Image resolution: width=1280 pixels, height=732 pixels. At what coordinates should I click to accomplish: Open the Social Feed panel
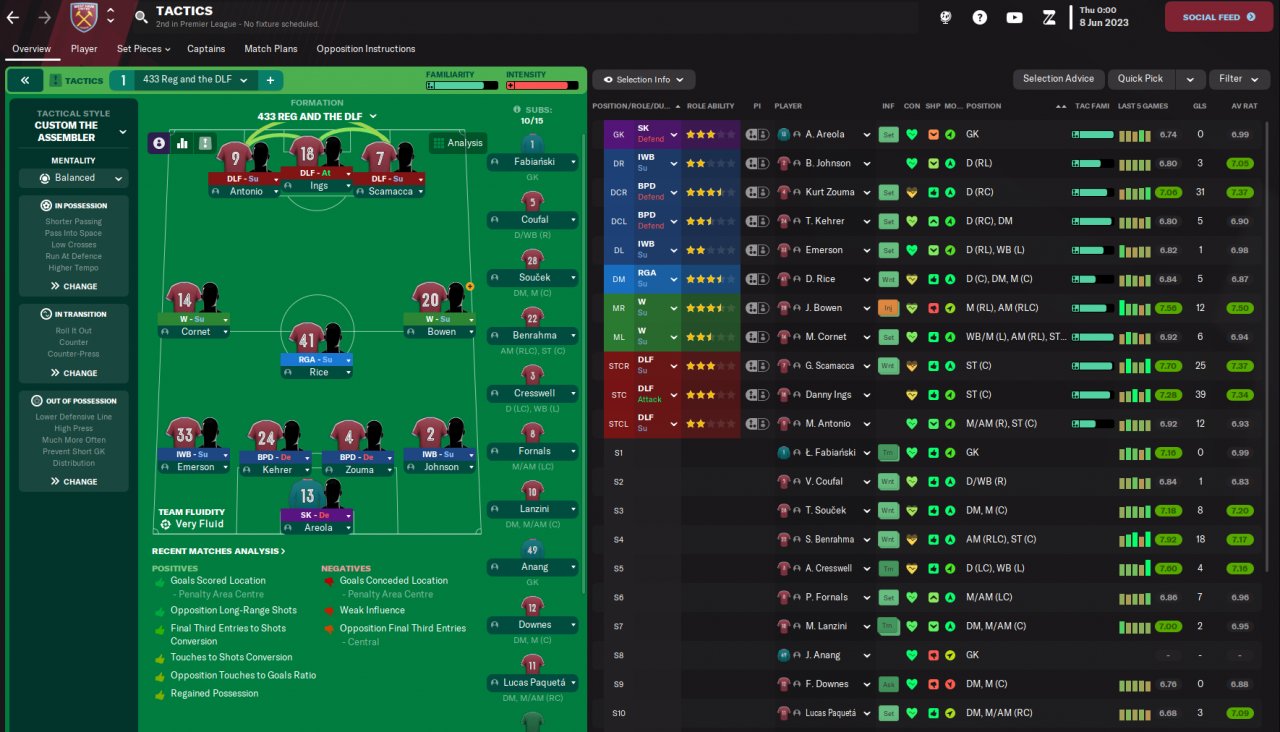point(1218,17)
